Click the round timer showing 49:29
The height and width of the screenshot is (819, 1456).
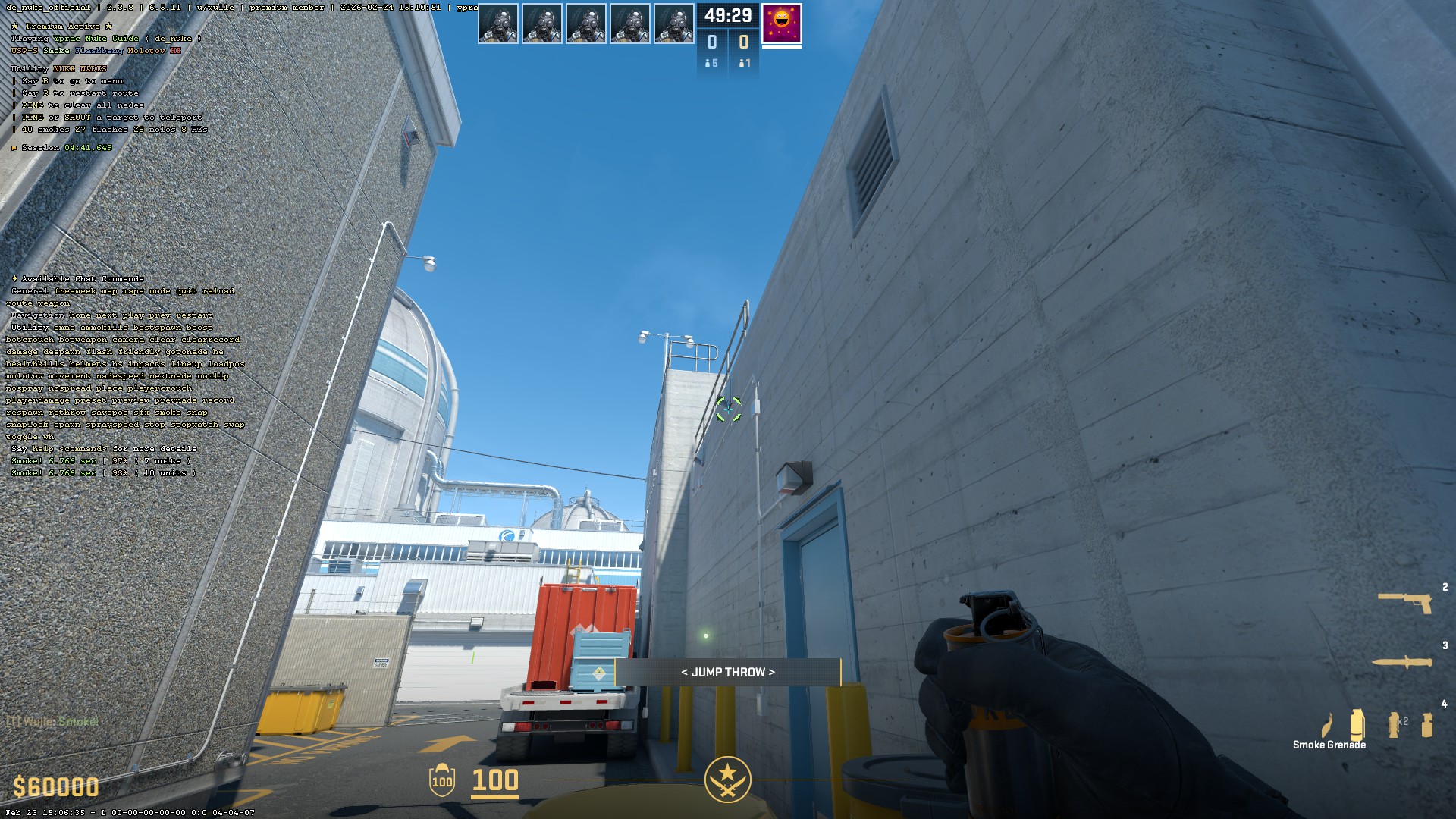pyautogui.click(x=728, y=16)
